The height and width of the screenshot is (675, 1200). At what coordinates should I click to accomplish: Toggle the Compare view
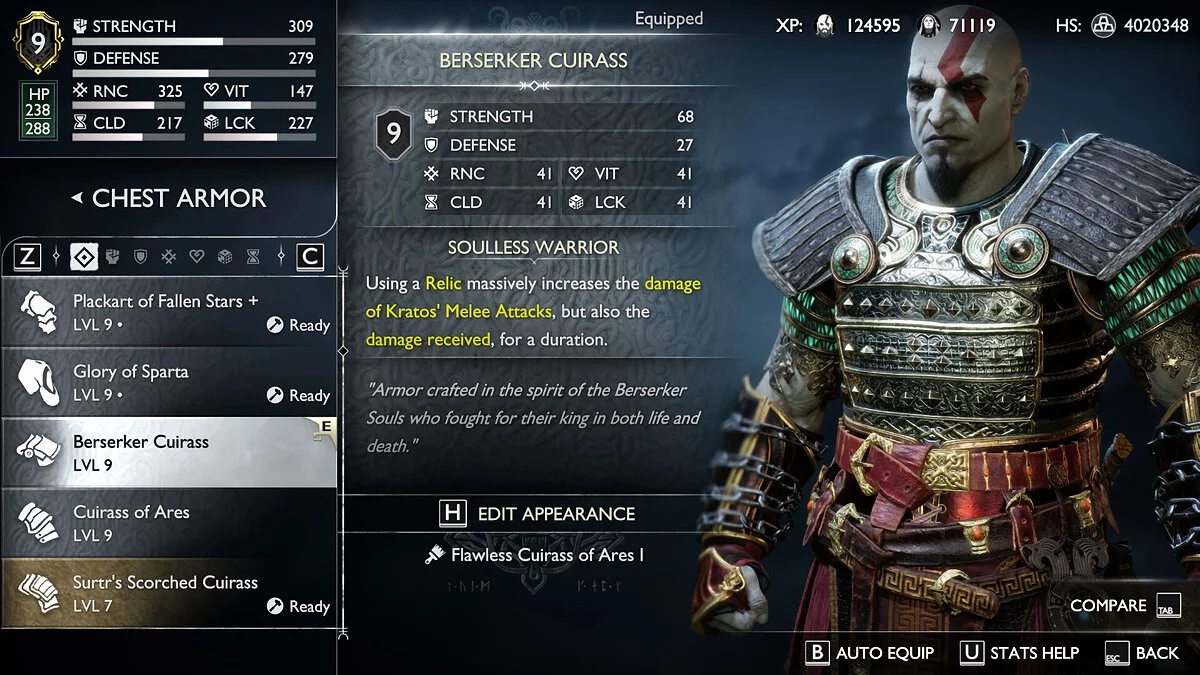[x=1125, y=605]
